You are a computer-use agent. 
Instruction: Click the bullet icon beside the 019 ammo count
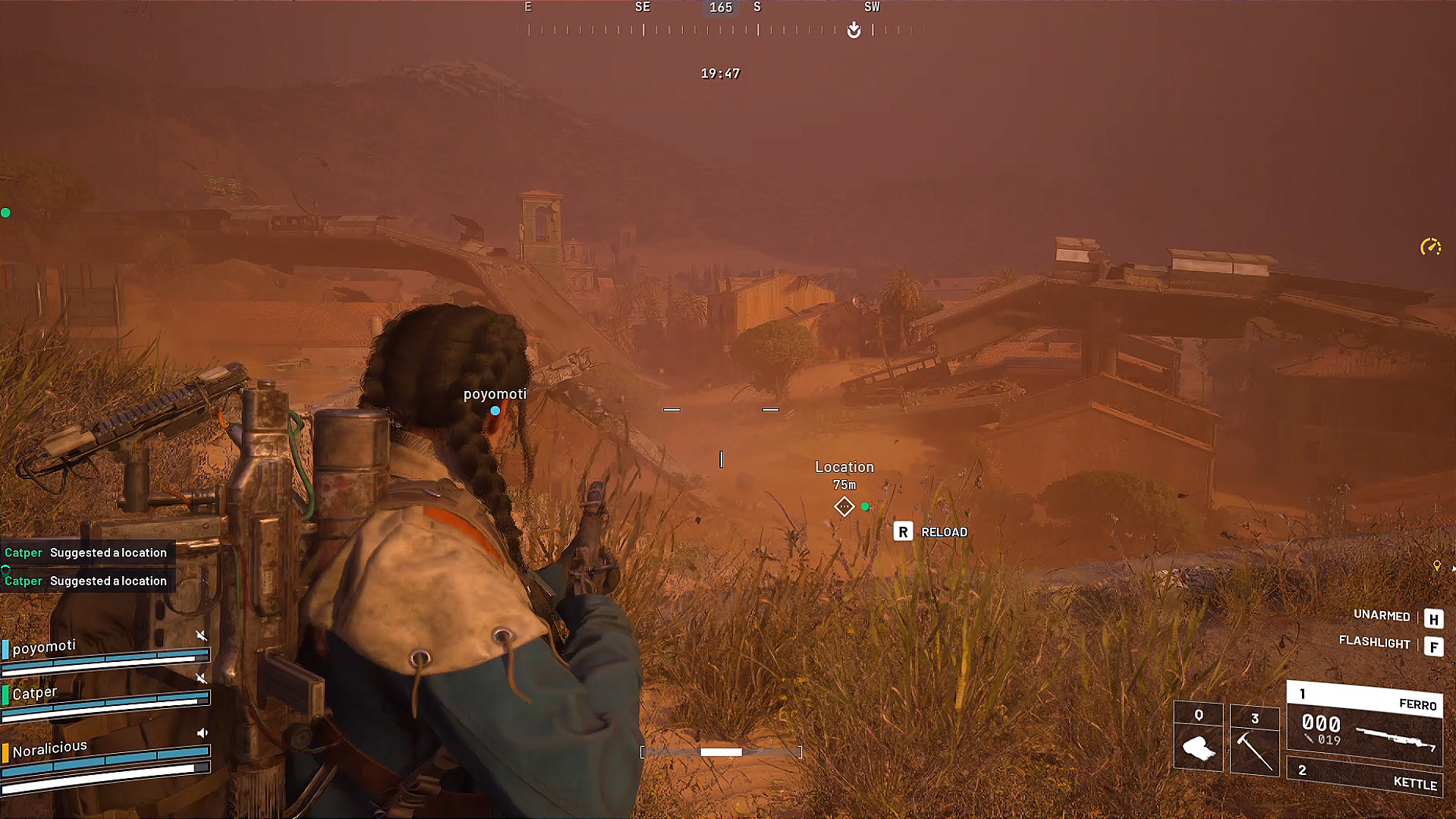pyautogui.click(x=1309, y=739)
